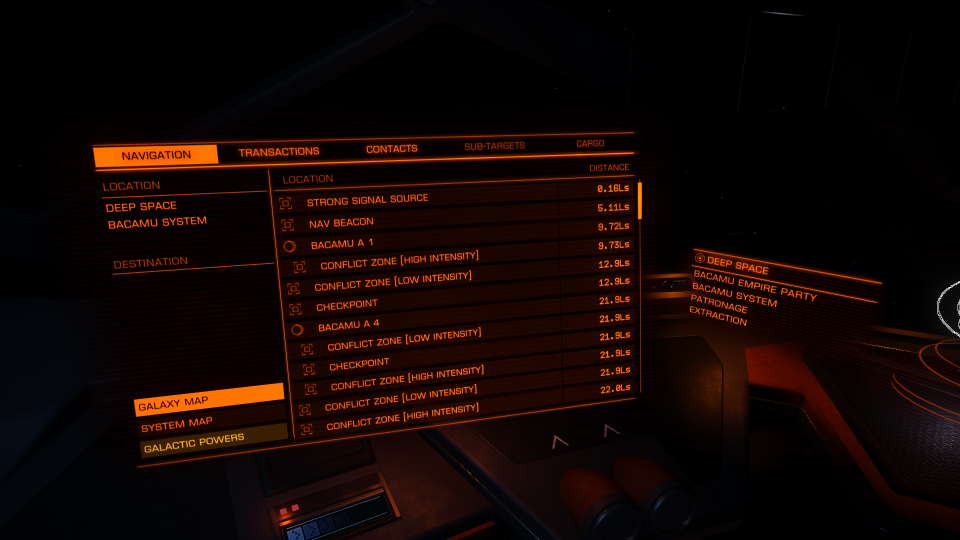The image size is (960, 540).
Task: Open the Contacts tab
Action: point(391,149)
